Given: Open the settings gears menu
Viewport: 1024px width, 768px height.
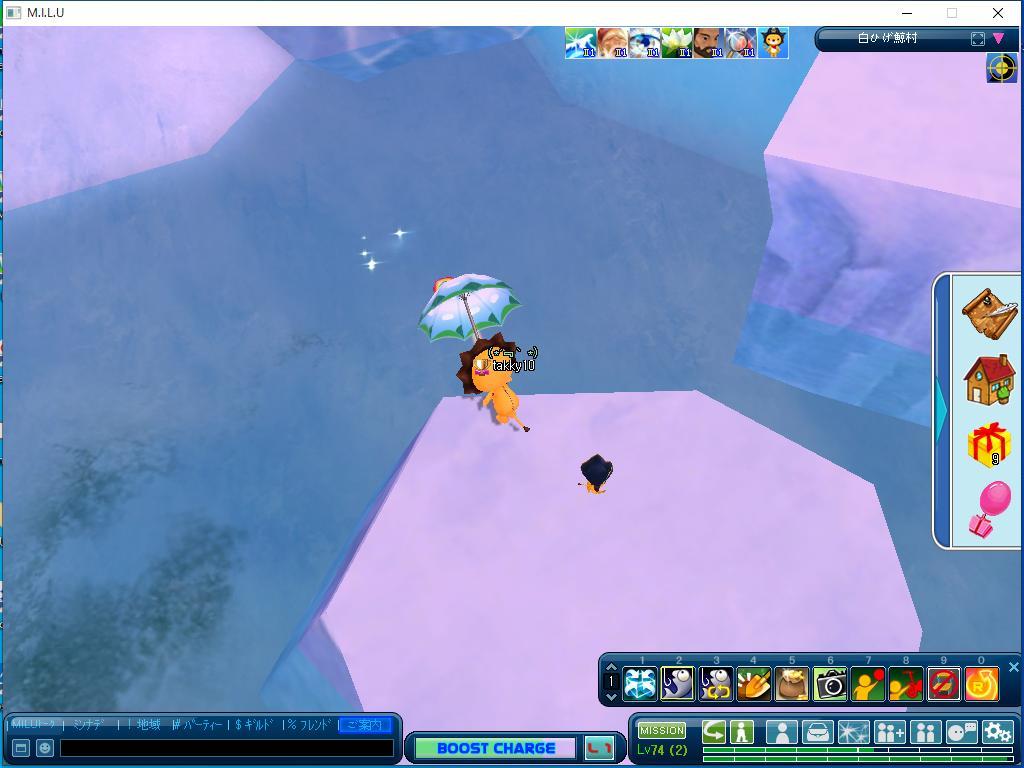Looking at the screenshot, I should click(x=997, y=732).
